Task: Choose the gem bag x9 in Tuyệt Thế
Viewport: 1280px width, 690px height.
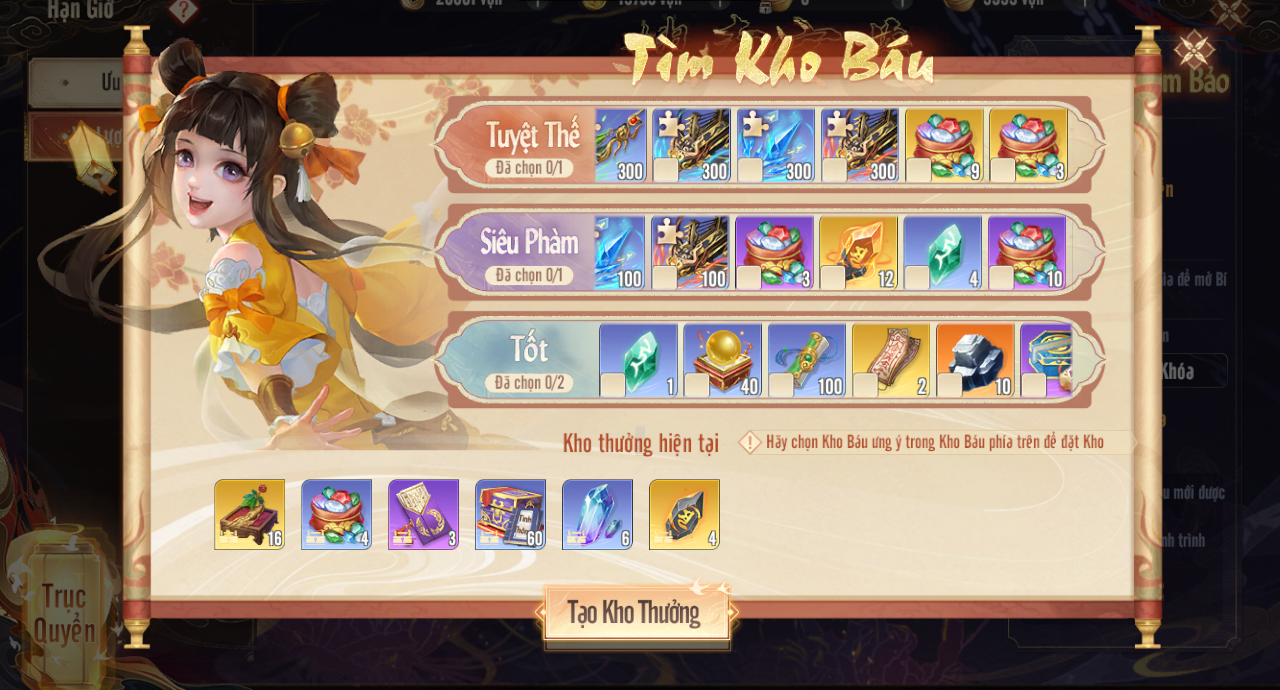Action: click(944, 145)
